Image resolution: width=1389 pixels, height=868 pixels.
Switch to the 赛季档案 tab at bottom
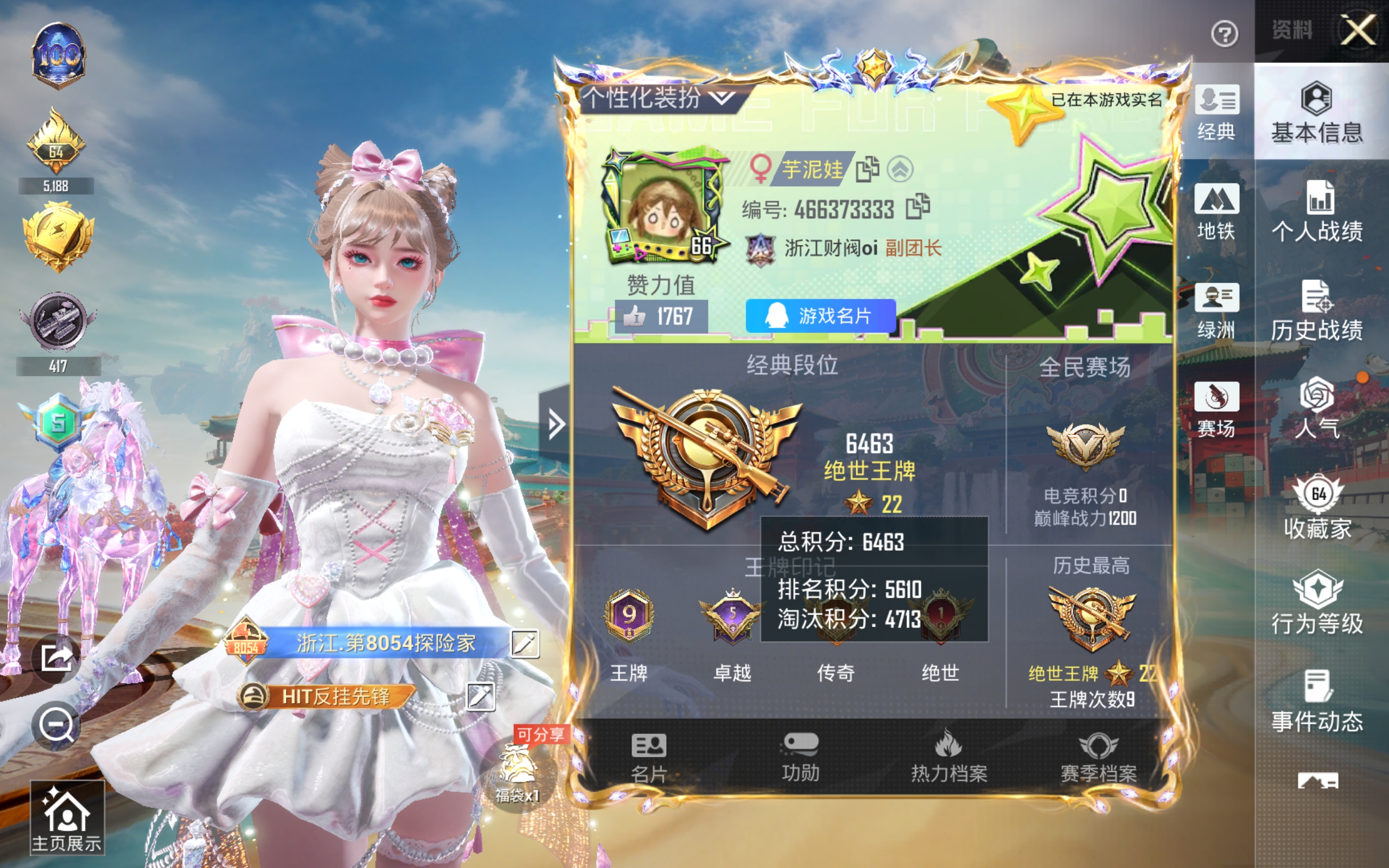click(x=1098, y=758)
